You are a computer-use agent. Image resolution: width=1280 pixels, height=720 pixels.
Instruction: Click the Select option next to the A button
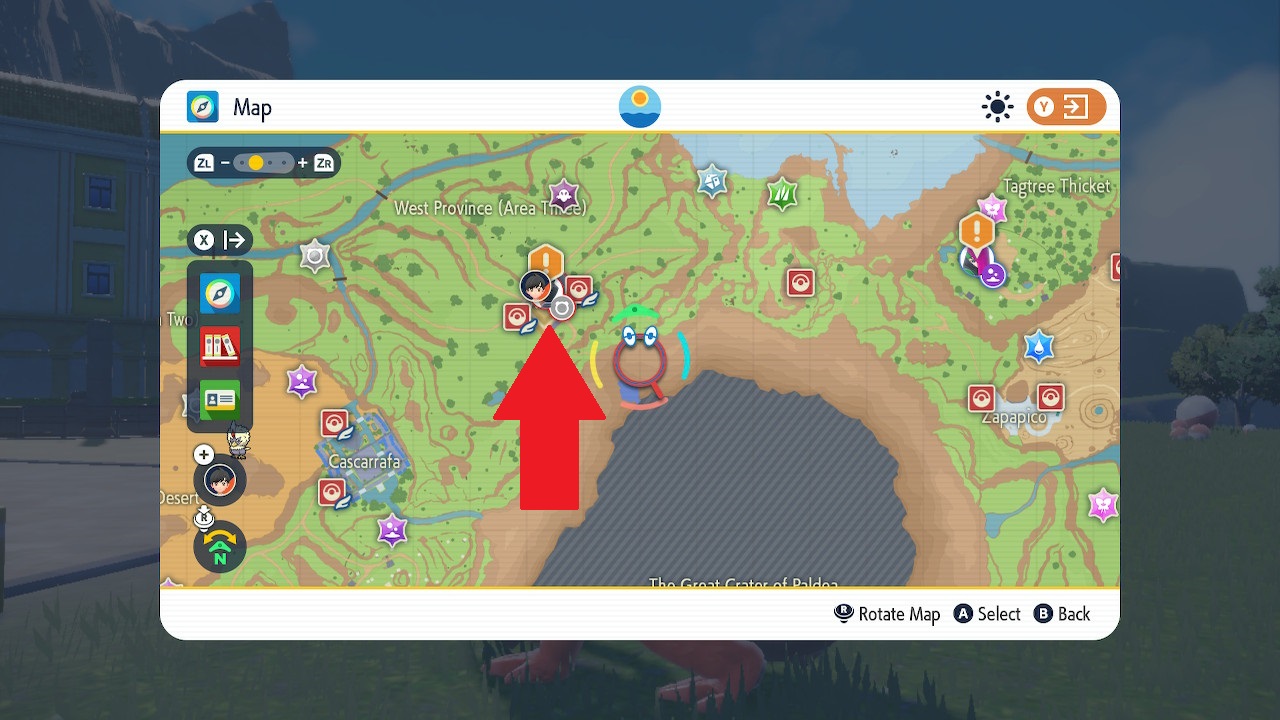(996, 614)
